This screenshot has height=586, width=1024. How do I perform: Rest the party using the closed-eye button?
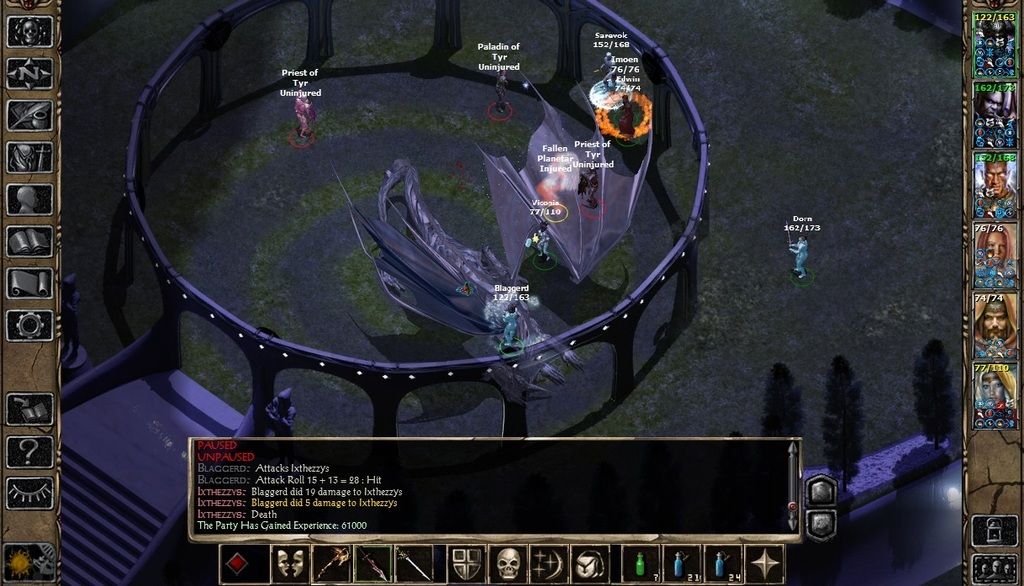click(29, 492)
